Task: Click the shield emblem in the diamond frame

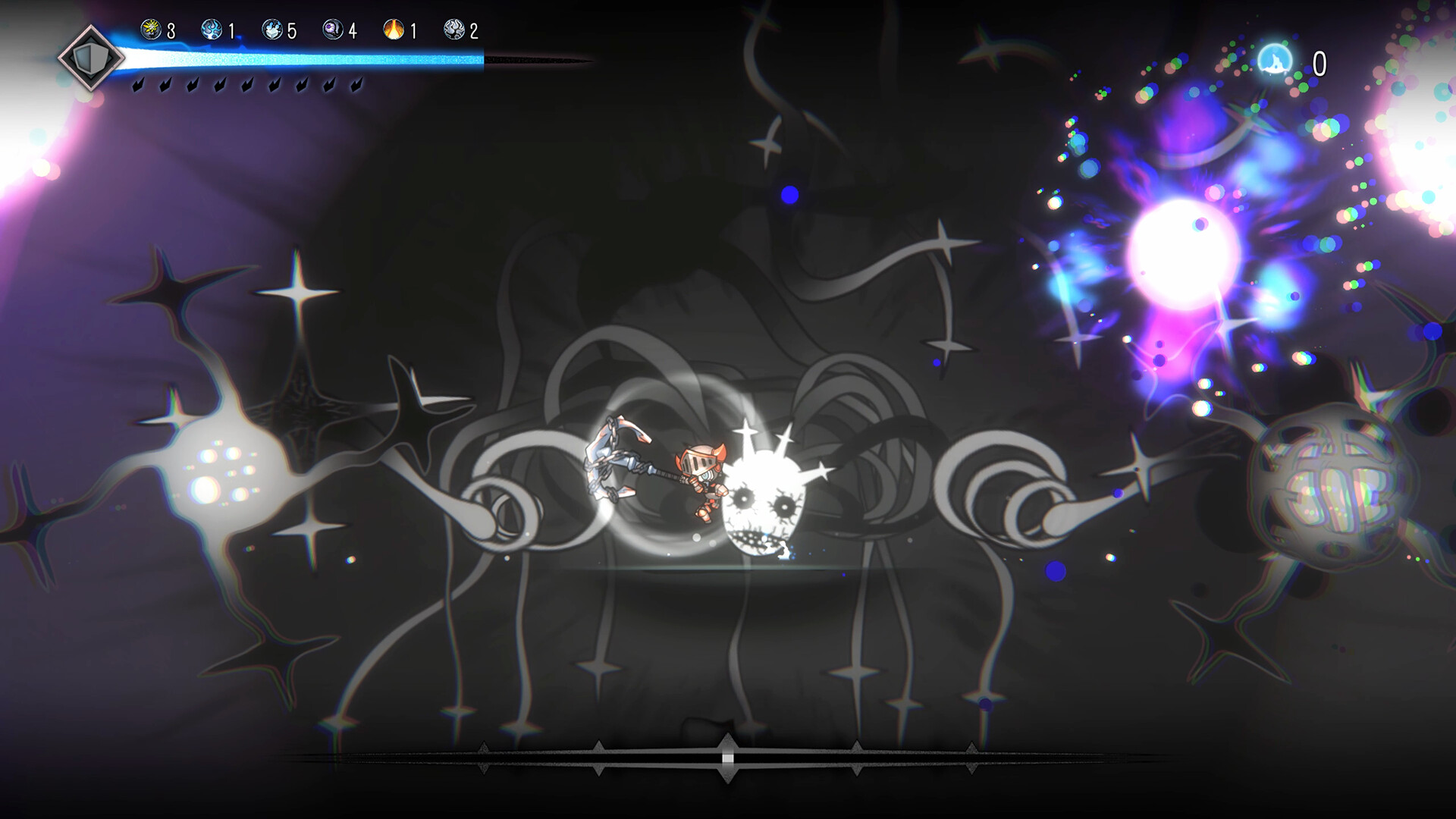Action: click(x=92, y=59)
